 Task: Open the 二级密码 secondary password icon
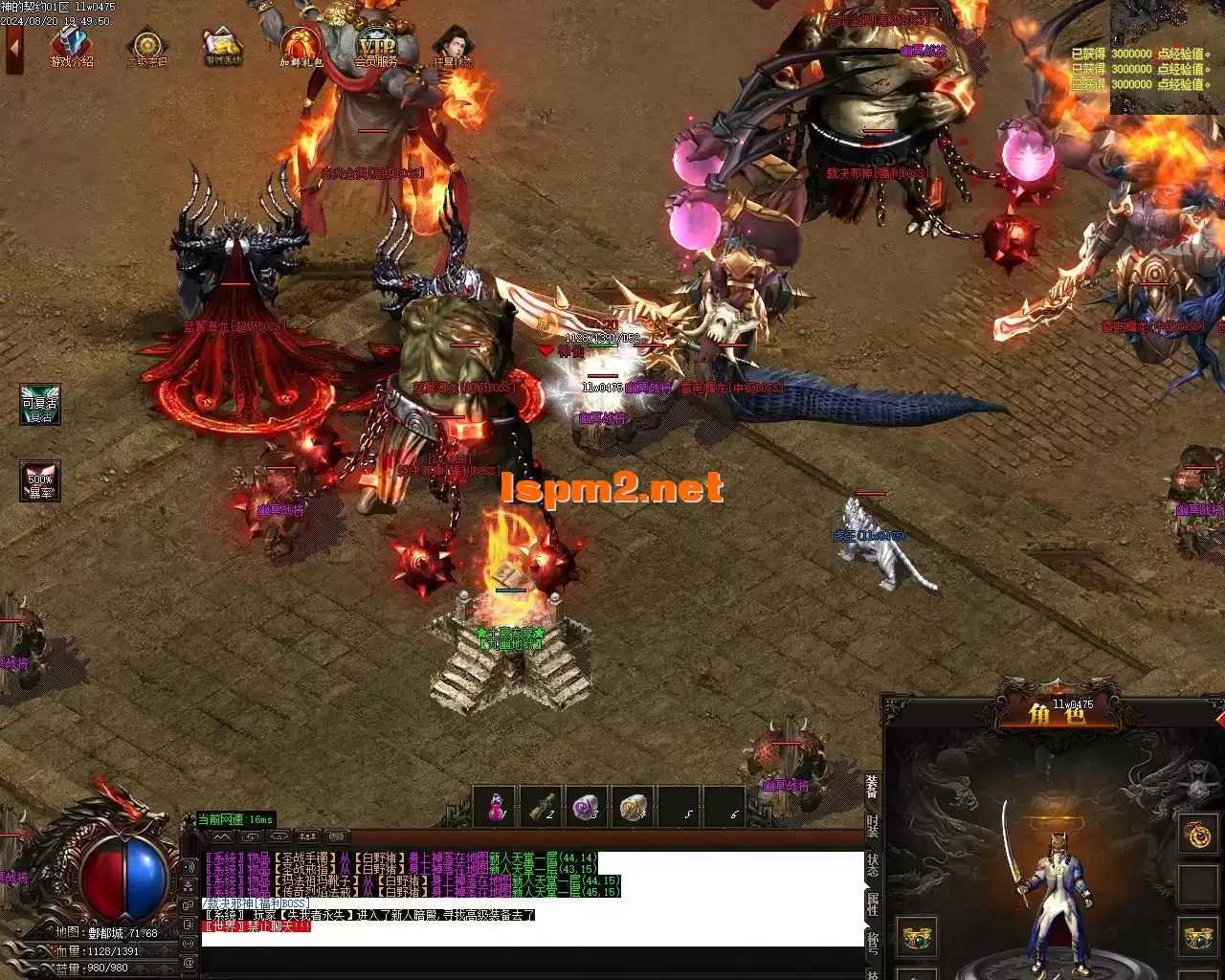tap(147, 47)
